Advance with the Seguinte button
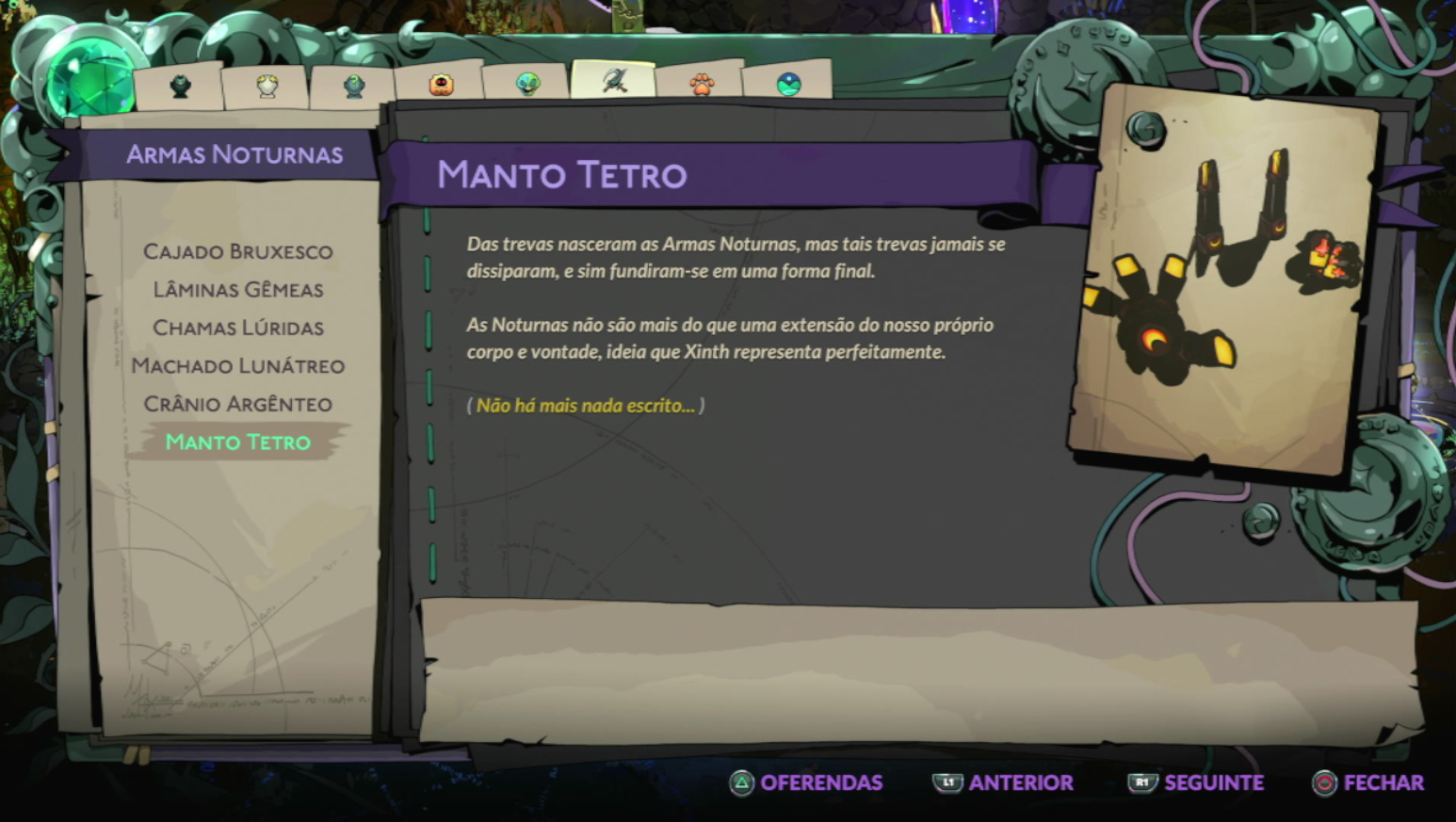Screen dimensions: 1456x822 point(1196,782)
